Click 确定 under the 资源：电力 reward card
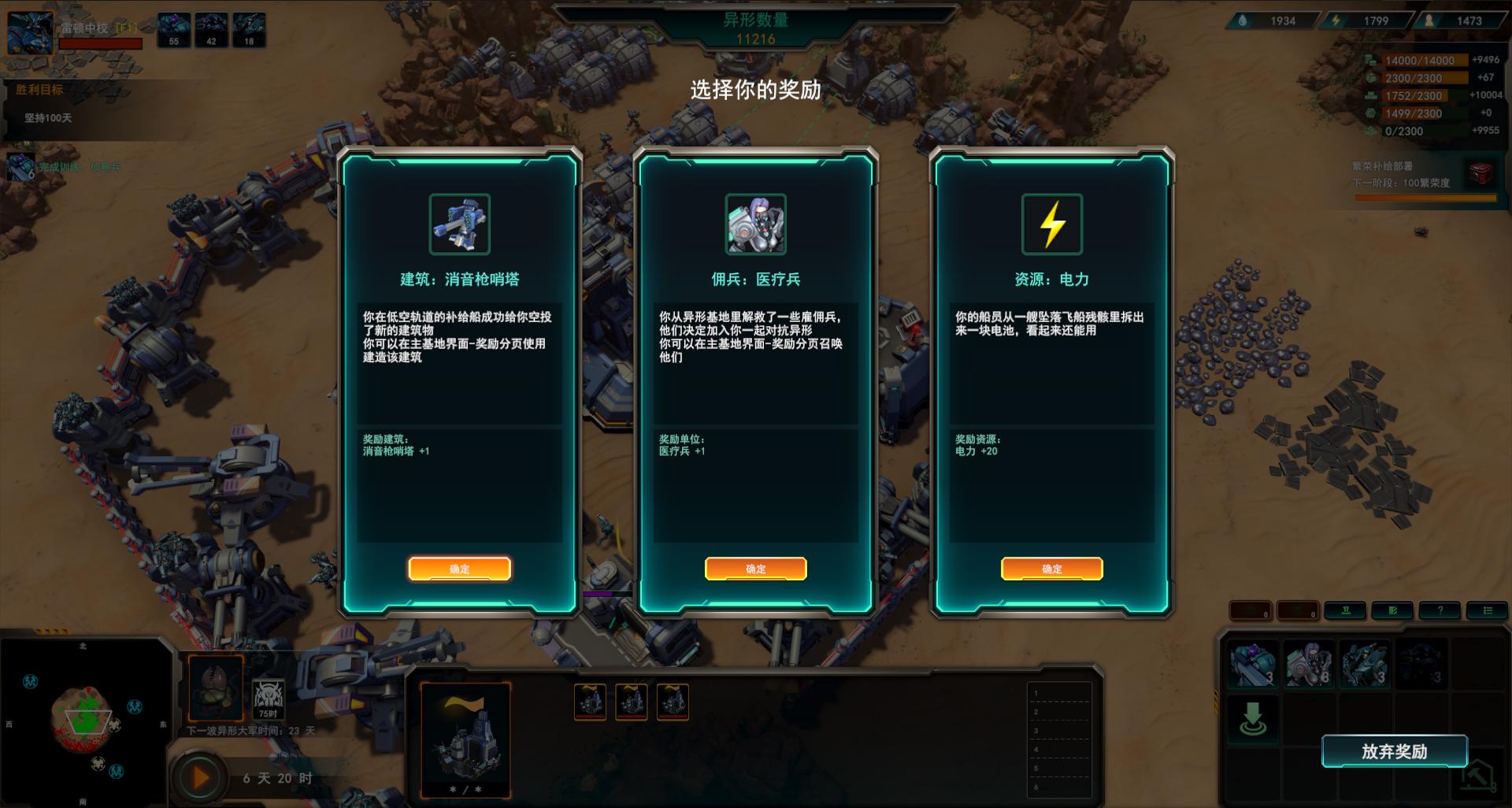The image size is (1512, 808). [x=1051, y=568]
